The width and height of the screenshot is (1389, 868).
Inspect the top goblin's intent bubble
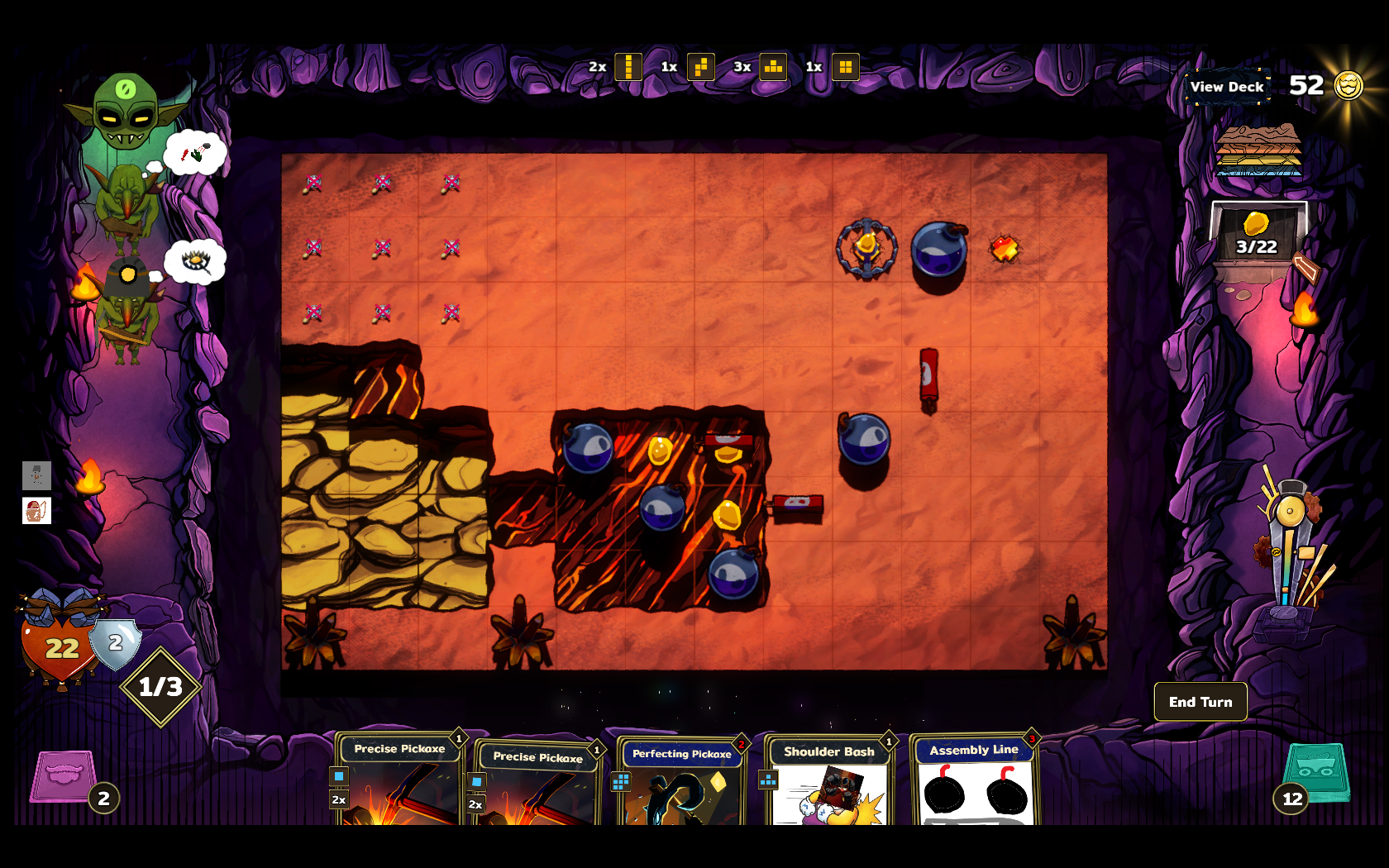[195, 153]
